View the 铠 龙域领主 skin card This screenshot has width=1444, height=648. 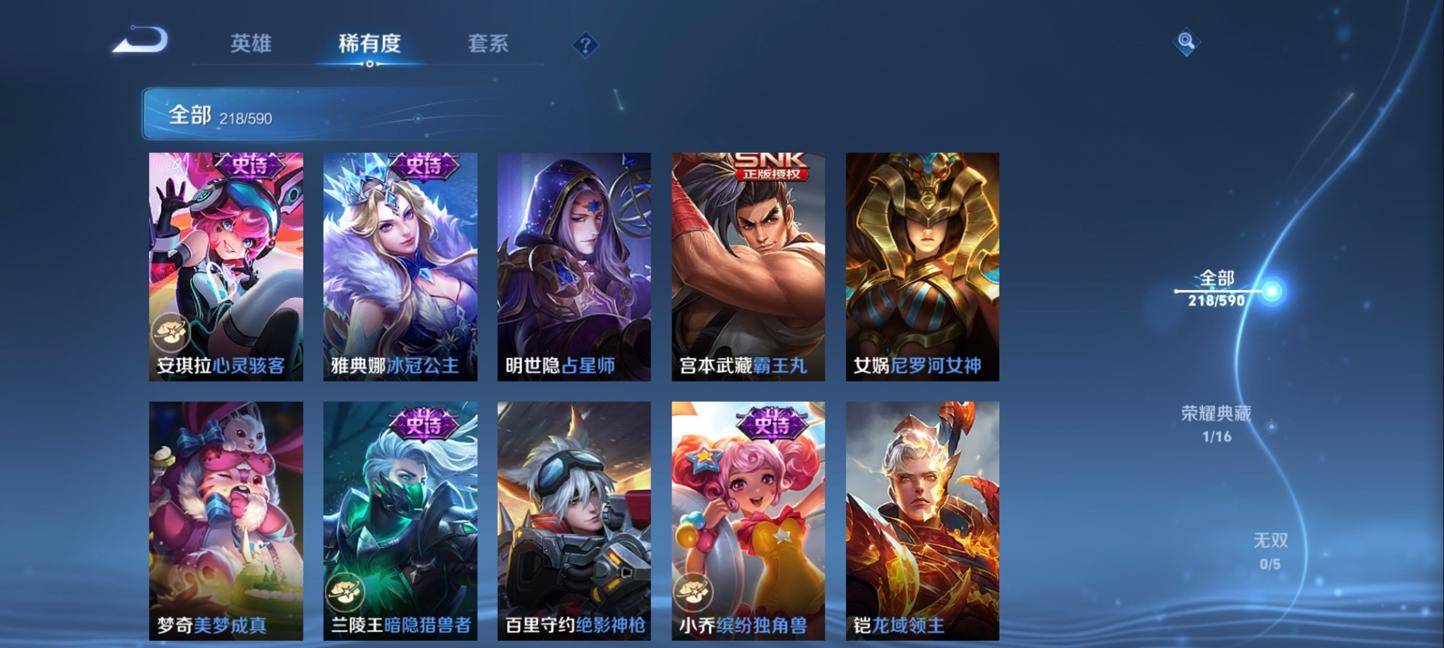click(x=922, y=520)
